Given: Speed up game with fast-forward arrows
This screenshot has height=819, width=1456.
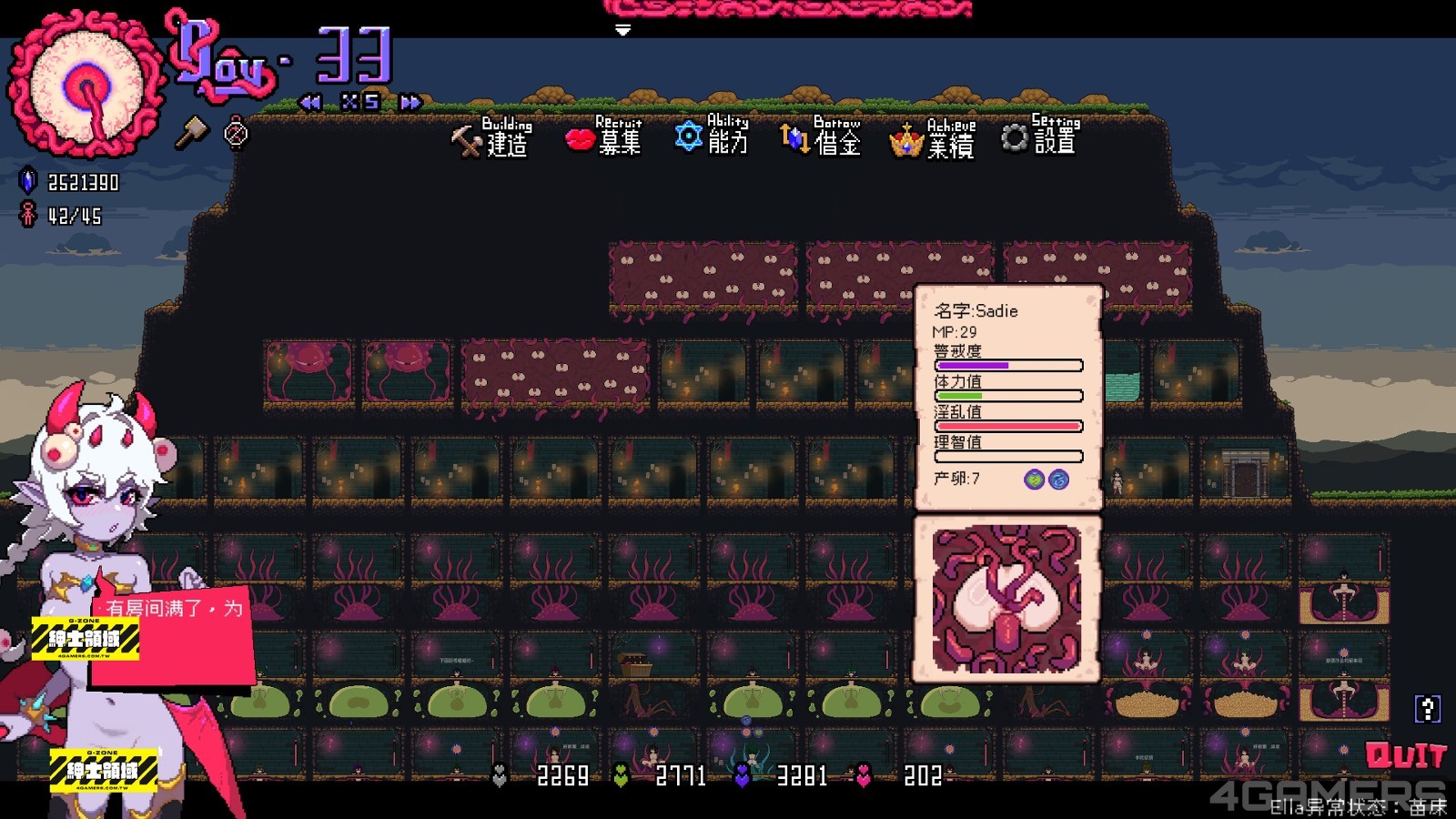Looking at the screenshot, I should click(x=410, y=102).
